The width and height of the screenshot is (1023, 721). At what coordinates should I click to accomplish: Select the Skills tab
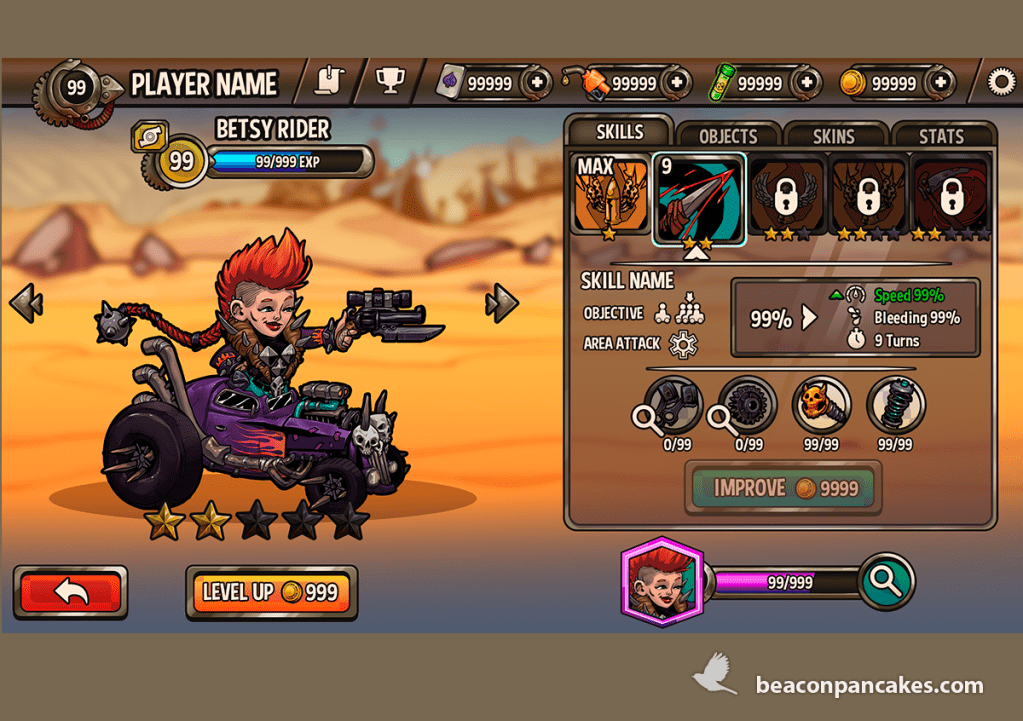tap(620, 133)
